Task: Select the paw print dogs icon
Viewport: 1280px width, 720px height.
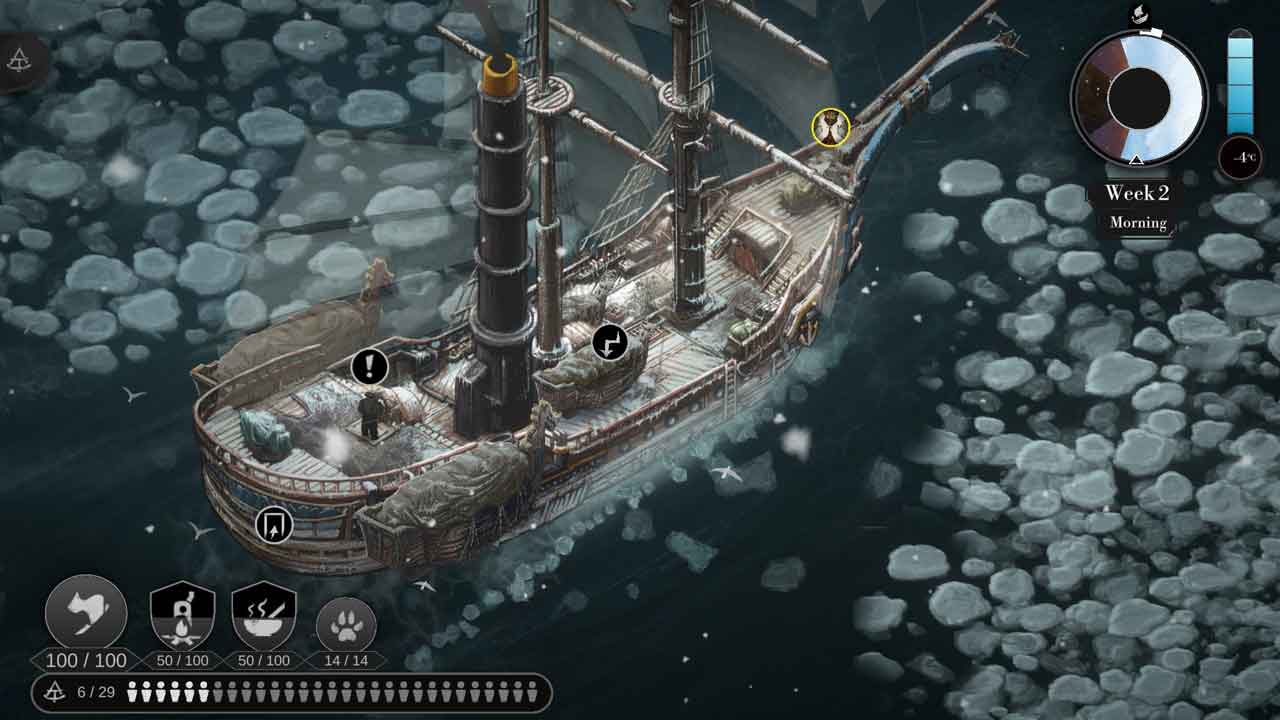Action: tap(346, 626)
